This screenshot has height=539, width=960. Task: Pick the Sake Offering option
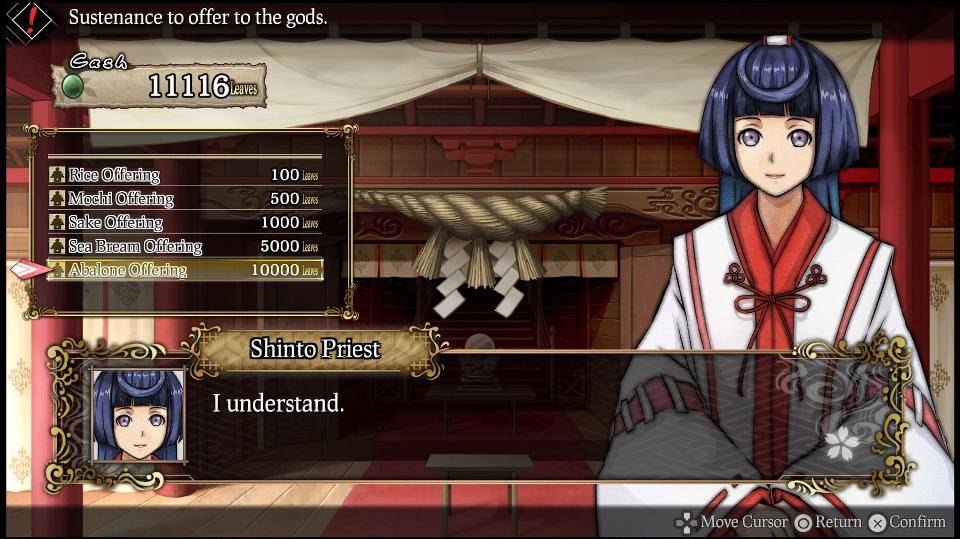click(x=185, y=222)
